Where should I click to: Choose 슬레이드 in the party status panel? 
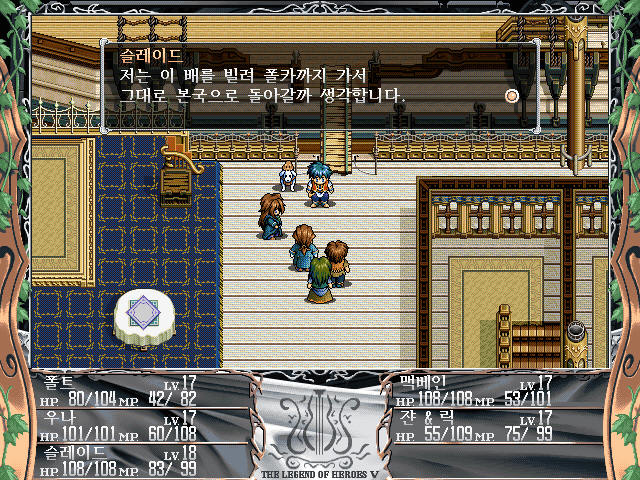point(130,460)
